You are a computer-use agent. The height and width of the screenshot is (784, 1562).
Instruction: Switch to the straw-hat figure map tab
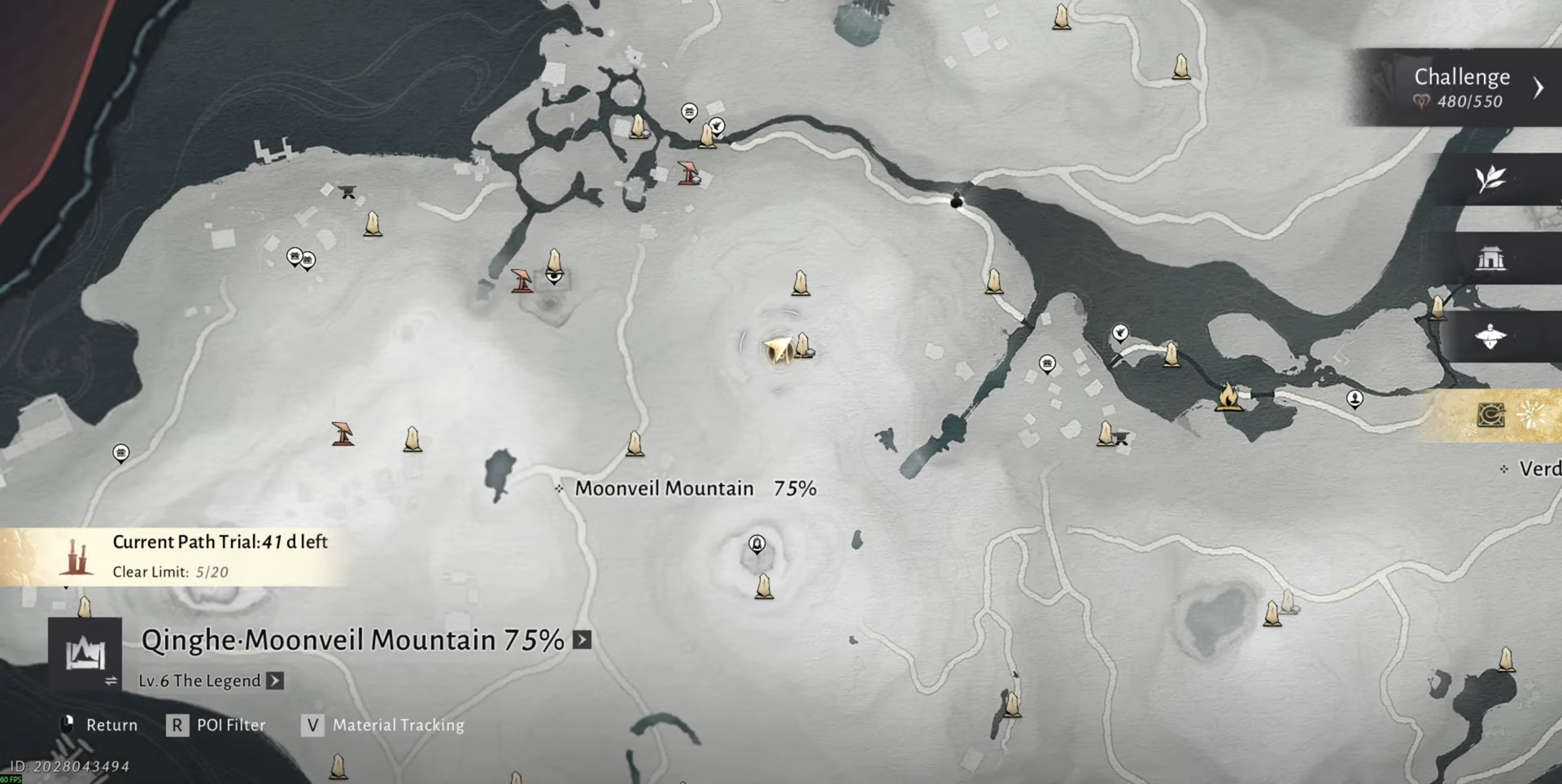tap(1490, 337)
